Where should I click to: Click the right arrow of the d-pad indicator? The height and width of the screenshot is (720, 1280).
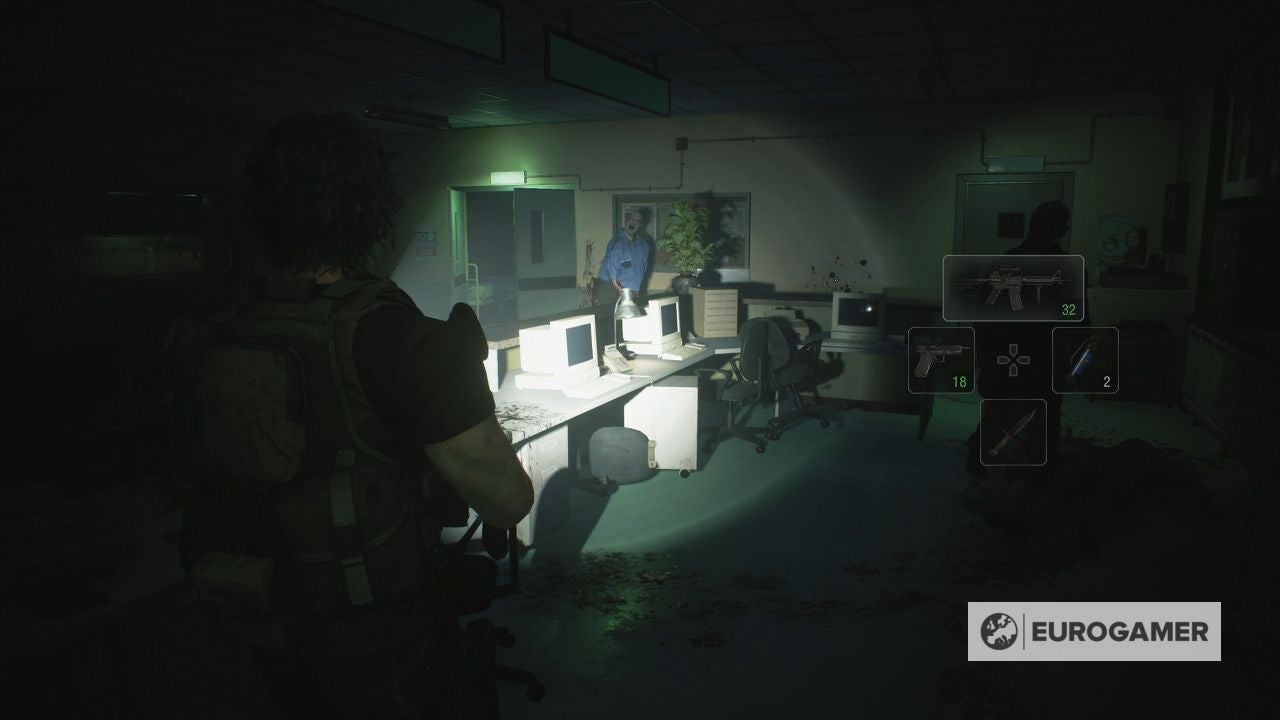1023,359
